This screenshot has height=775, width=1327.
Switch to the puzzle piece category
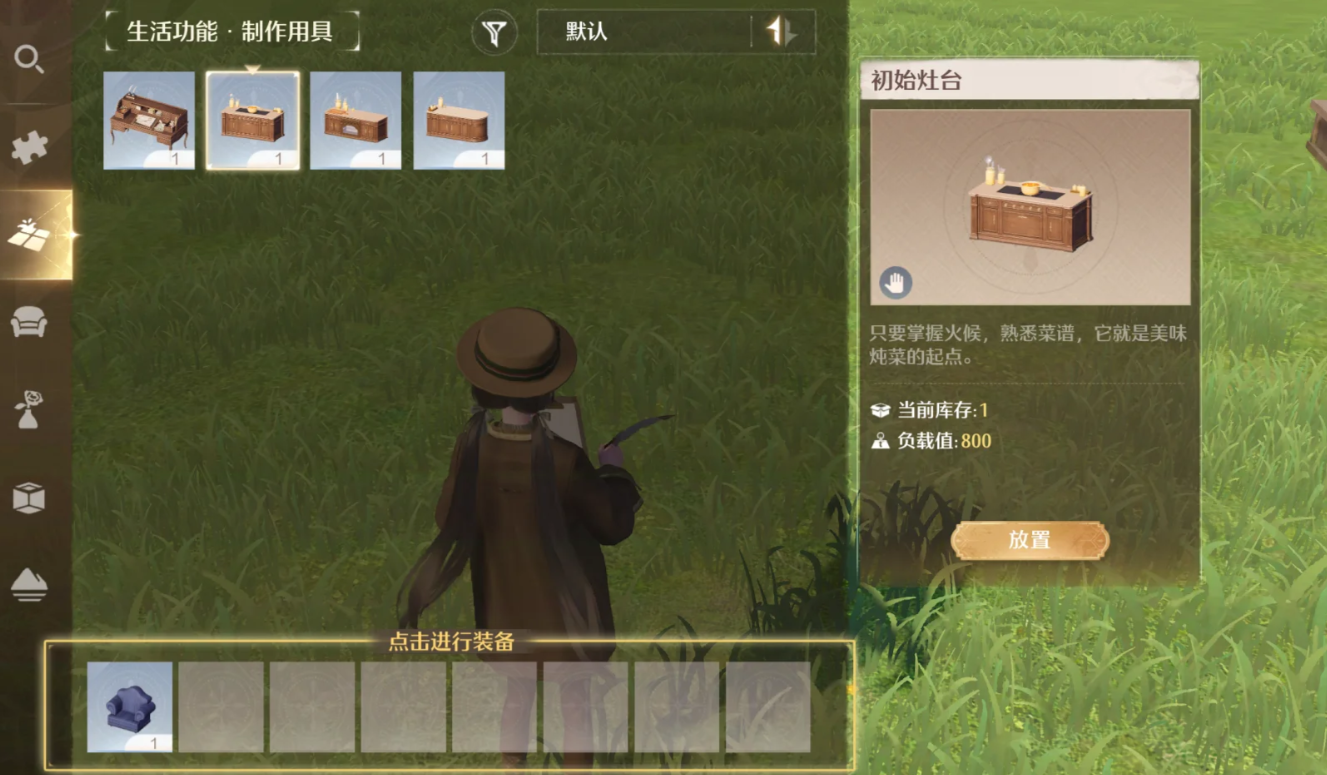pyautogui.click(x=28, y=147)
